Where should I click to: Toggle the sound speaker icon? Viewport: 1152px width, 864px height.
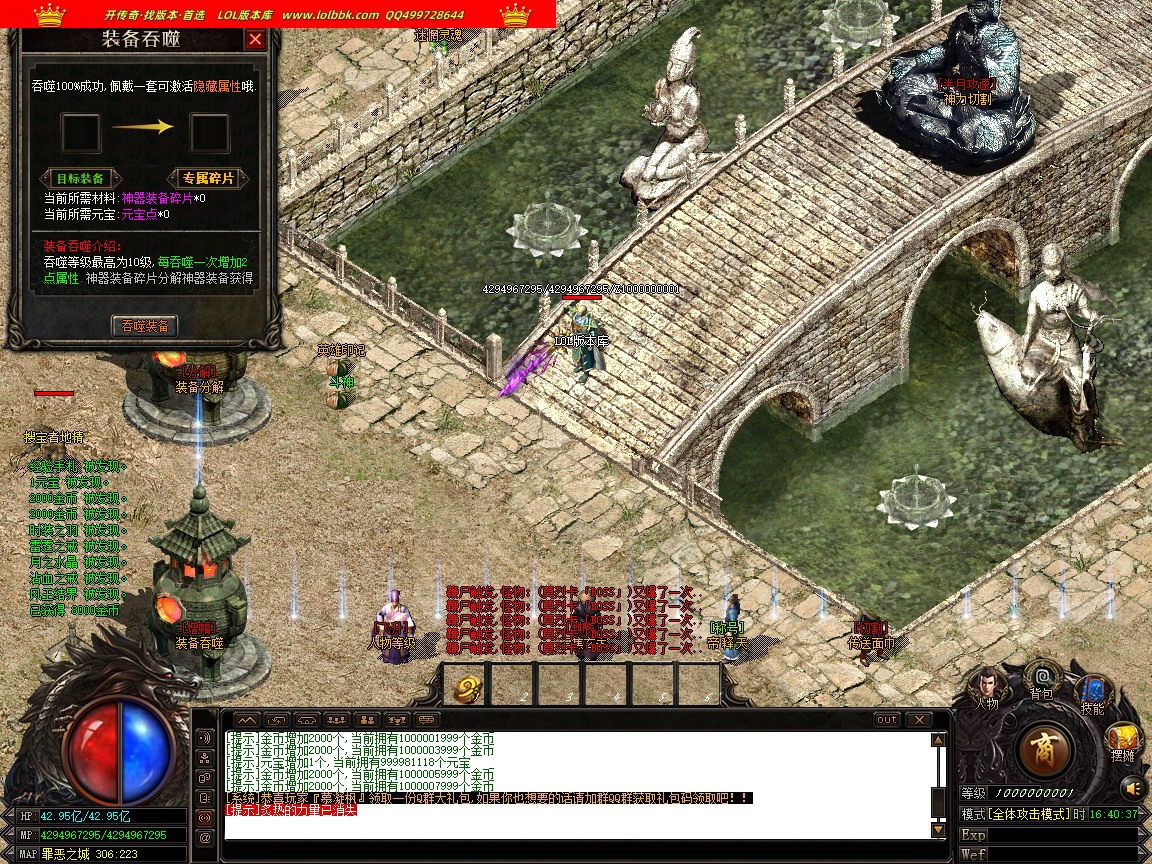coord(1132,787)
